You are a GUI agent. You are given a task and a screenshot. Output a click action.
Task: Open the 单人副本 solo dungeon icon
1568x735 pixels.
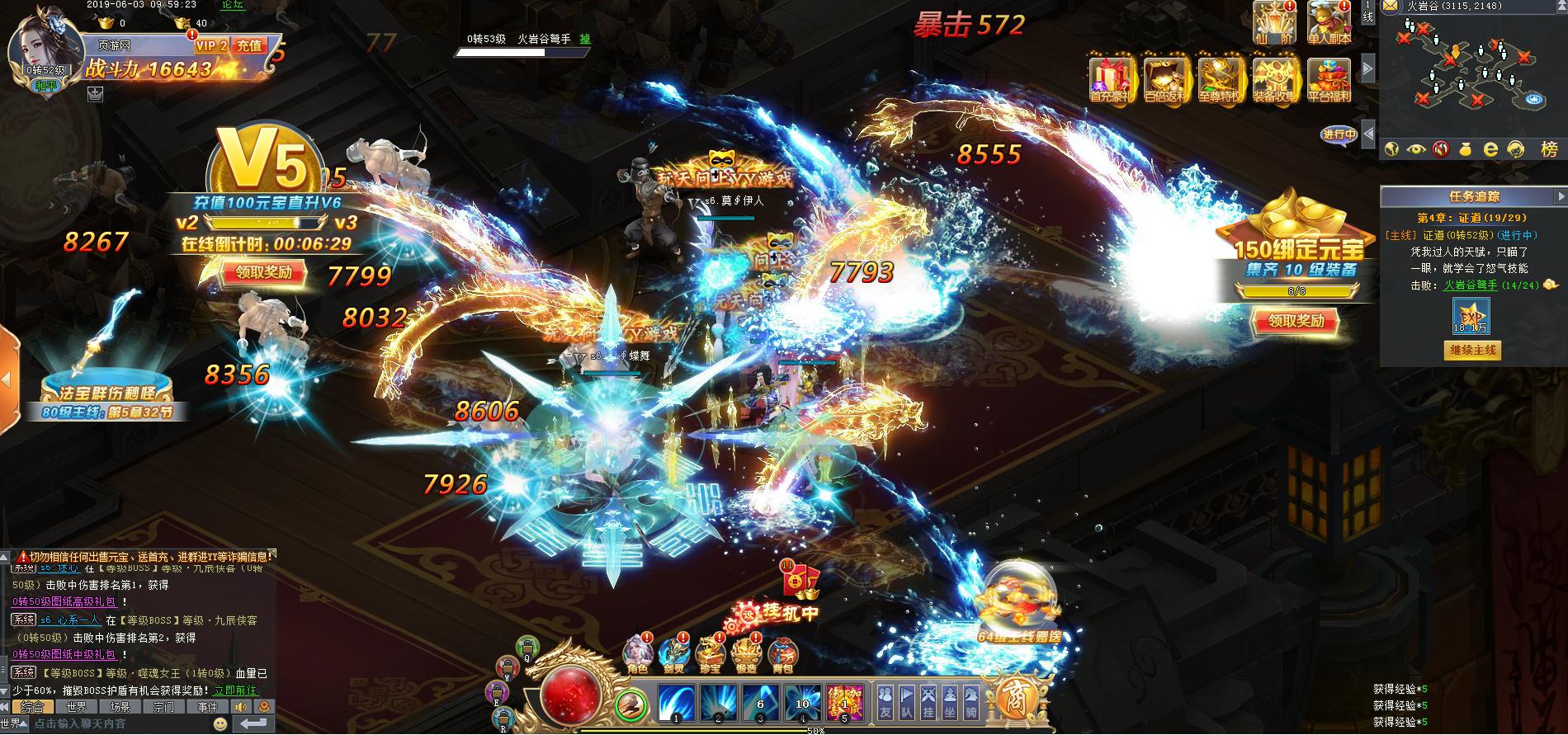coord(1329,22)
